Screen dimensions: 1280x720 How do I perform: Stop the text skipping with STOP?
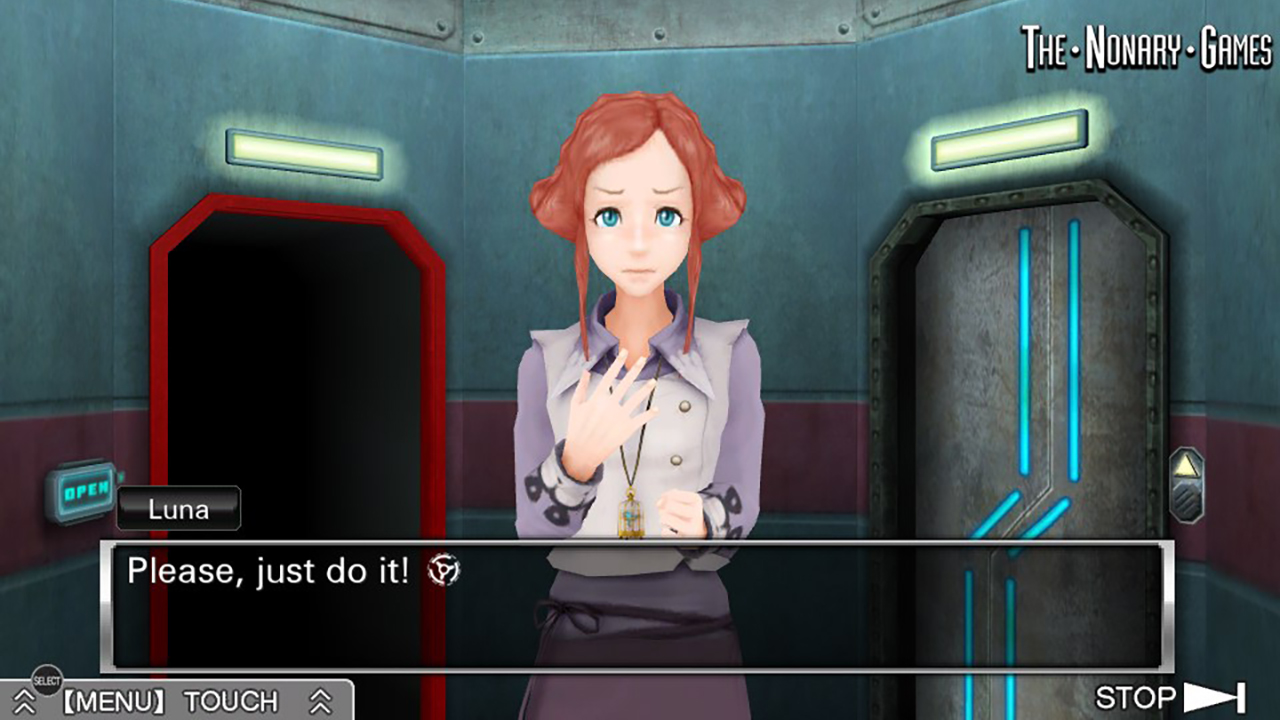click(1170, 697)
